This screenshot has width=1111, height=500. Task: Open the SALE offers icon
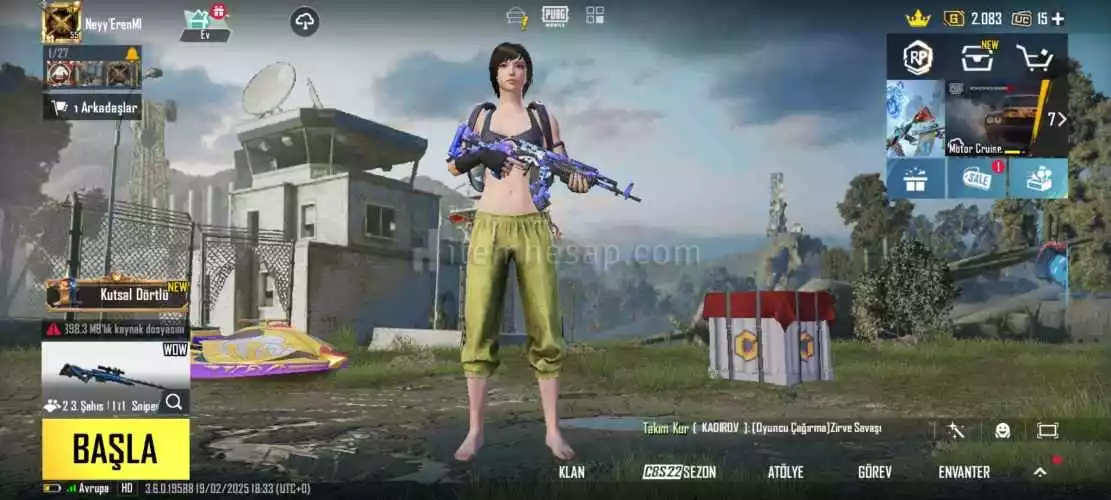[976, 179]
